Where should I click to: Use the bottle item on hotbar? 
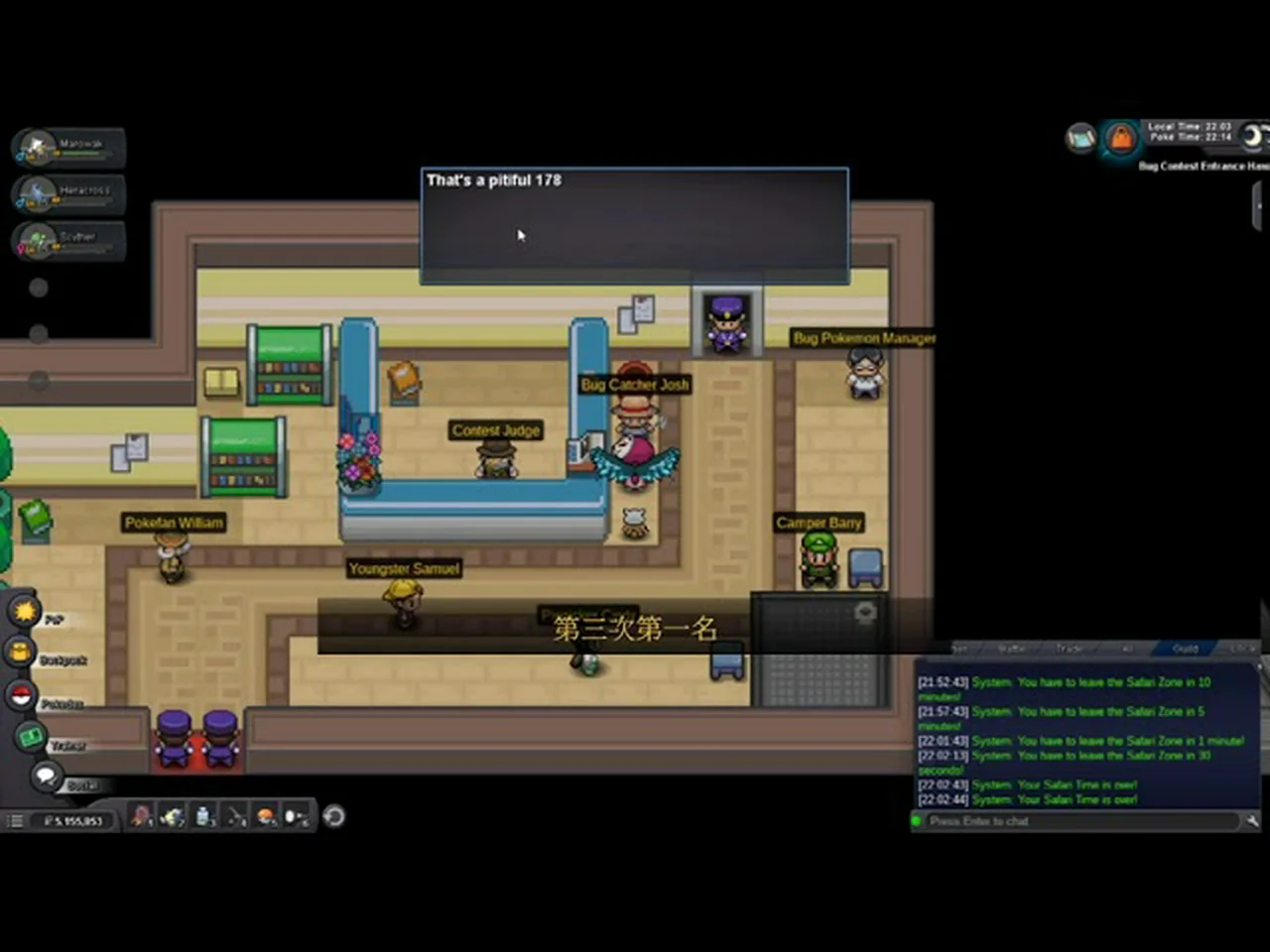pyautogui.click(x=203, y=816)
